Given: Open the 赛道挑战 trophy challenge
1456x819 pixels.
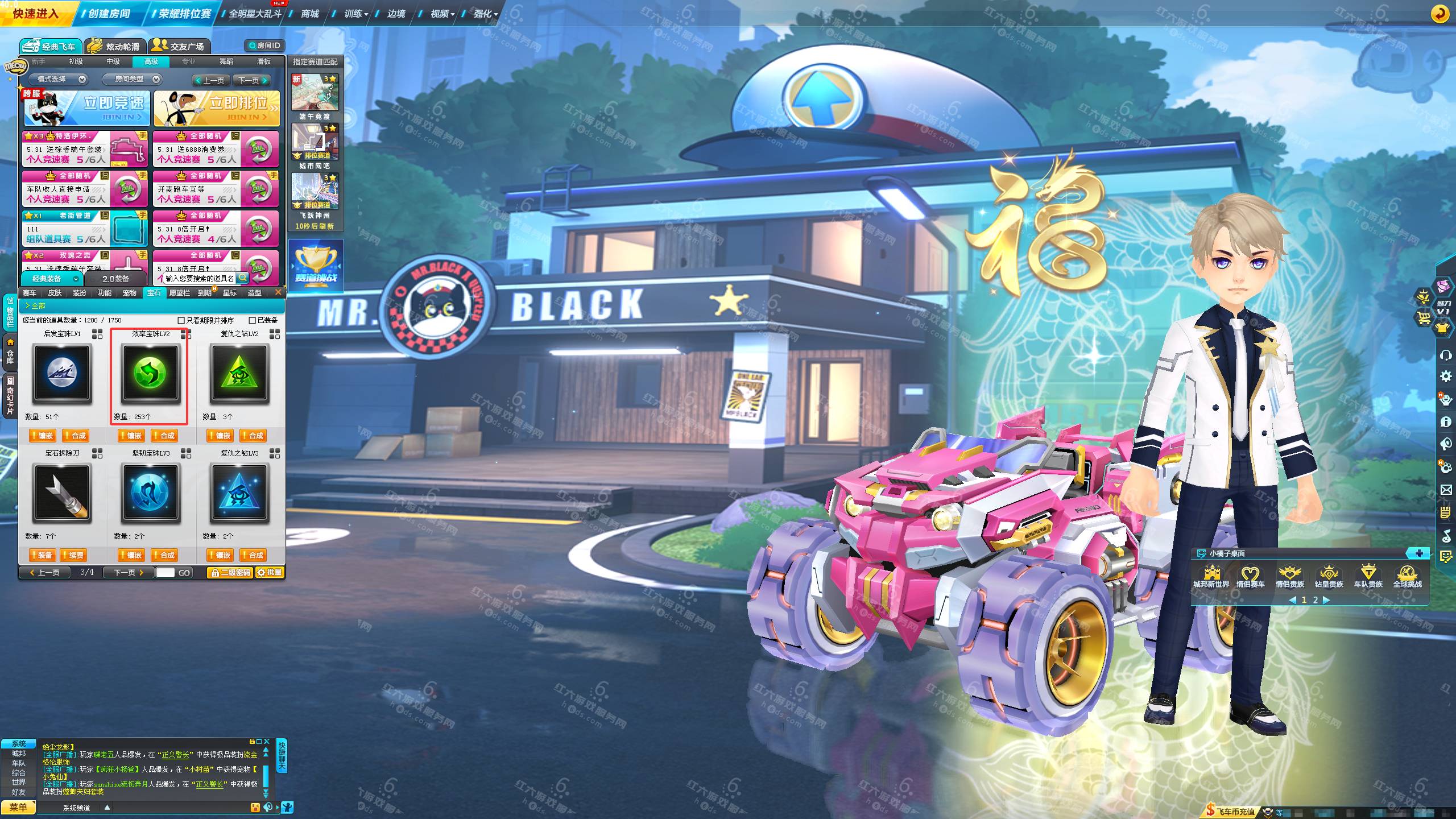Looking at the screenshot, I should [x=316, y=264].
